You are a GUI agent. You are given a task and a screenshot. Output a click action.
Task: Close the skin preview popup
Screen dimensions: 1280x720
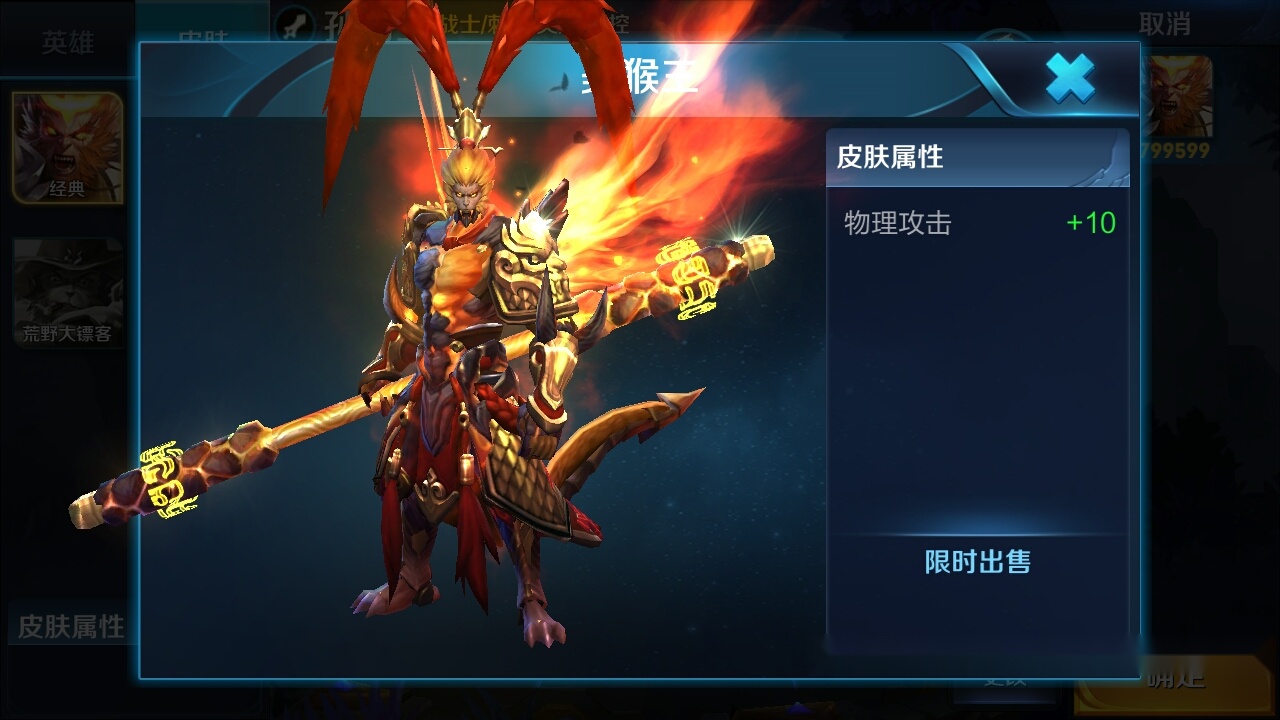click(1070, 78)
